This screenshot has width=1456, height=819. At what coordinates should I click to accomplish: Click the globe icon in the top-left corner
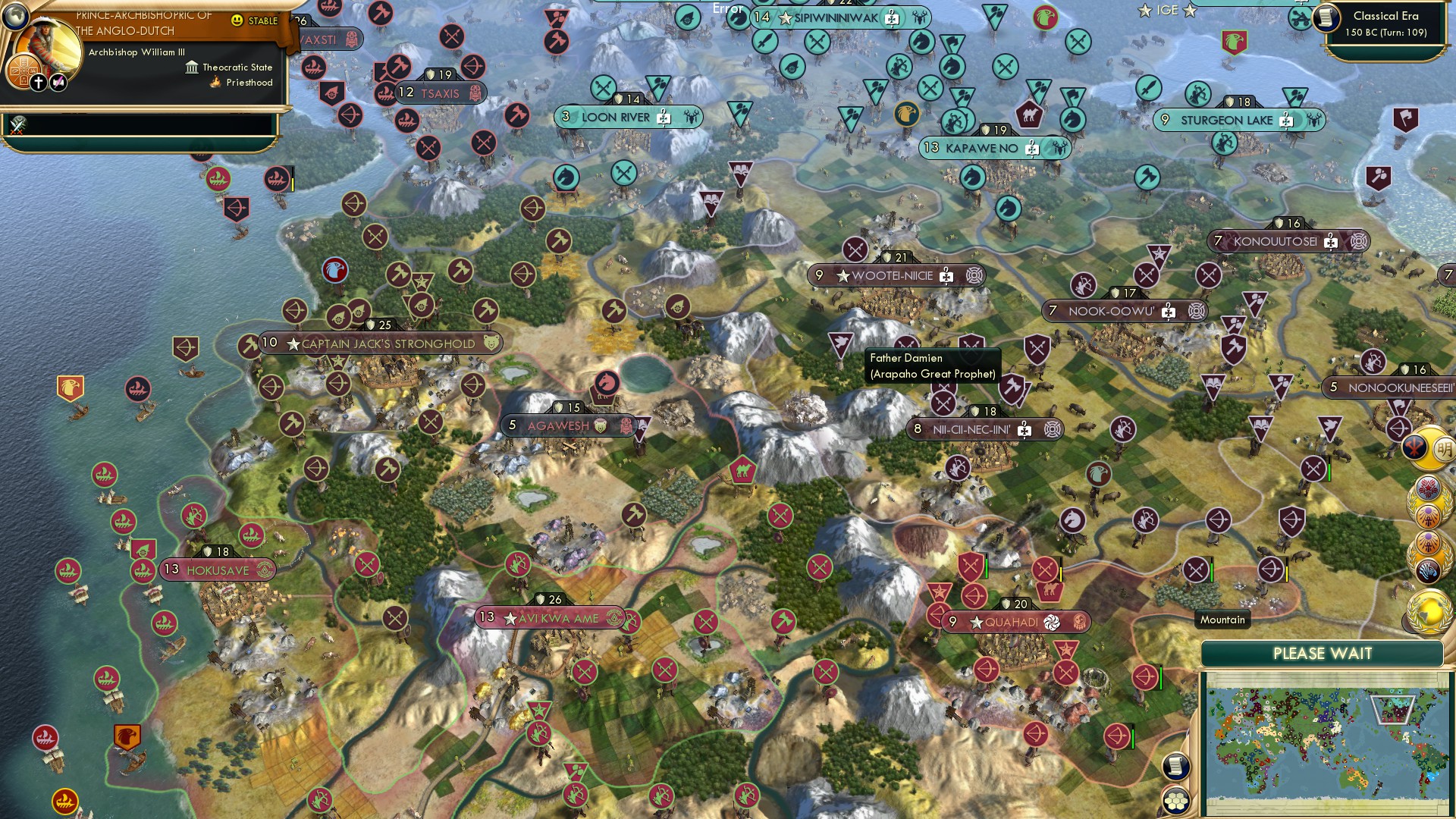coord(15,17)
